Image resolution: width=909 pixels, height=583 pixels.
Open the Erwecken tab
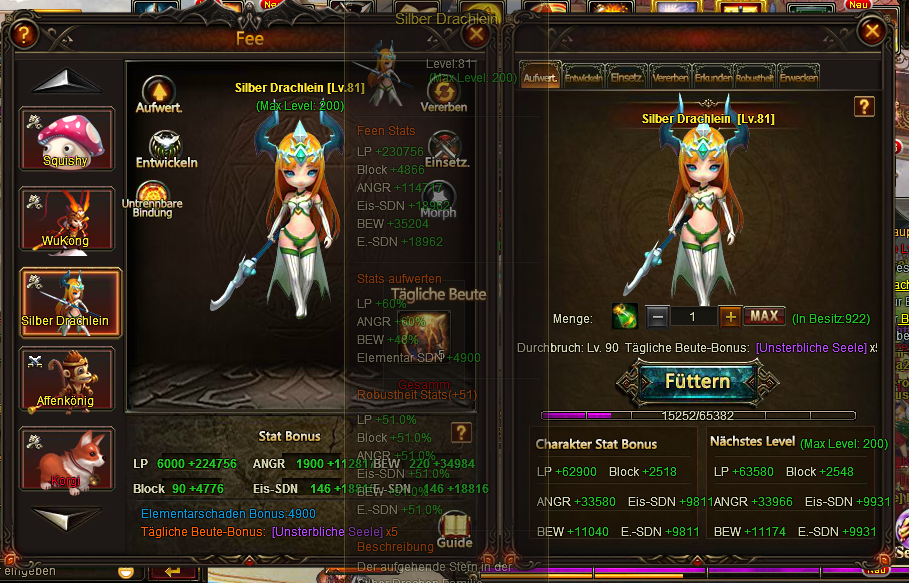tap(798, 77)
